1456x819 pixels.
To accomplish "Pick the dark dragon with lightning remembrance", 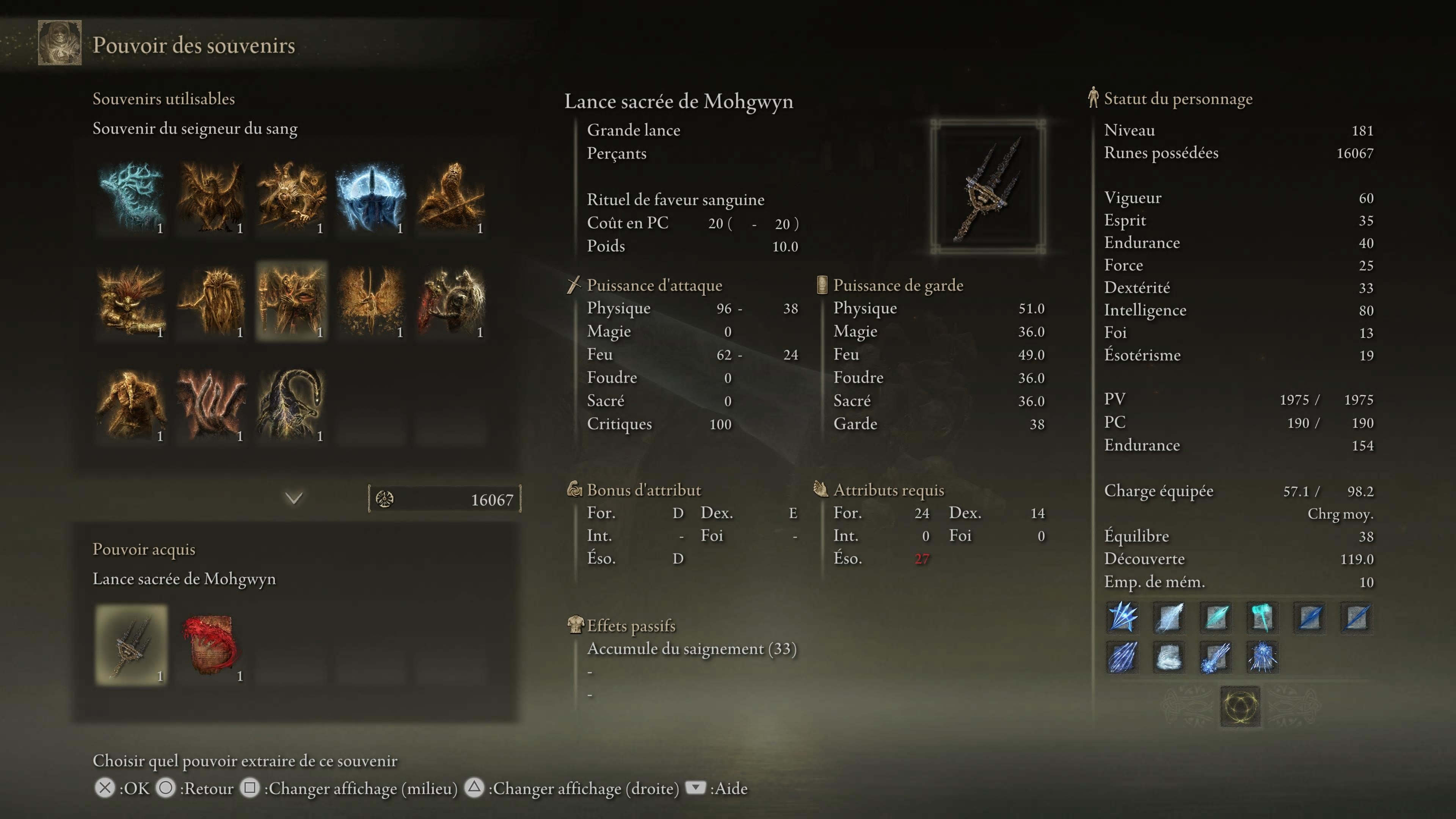I will (291, 405).
